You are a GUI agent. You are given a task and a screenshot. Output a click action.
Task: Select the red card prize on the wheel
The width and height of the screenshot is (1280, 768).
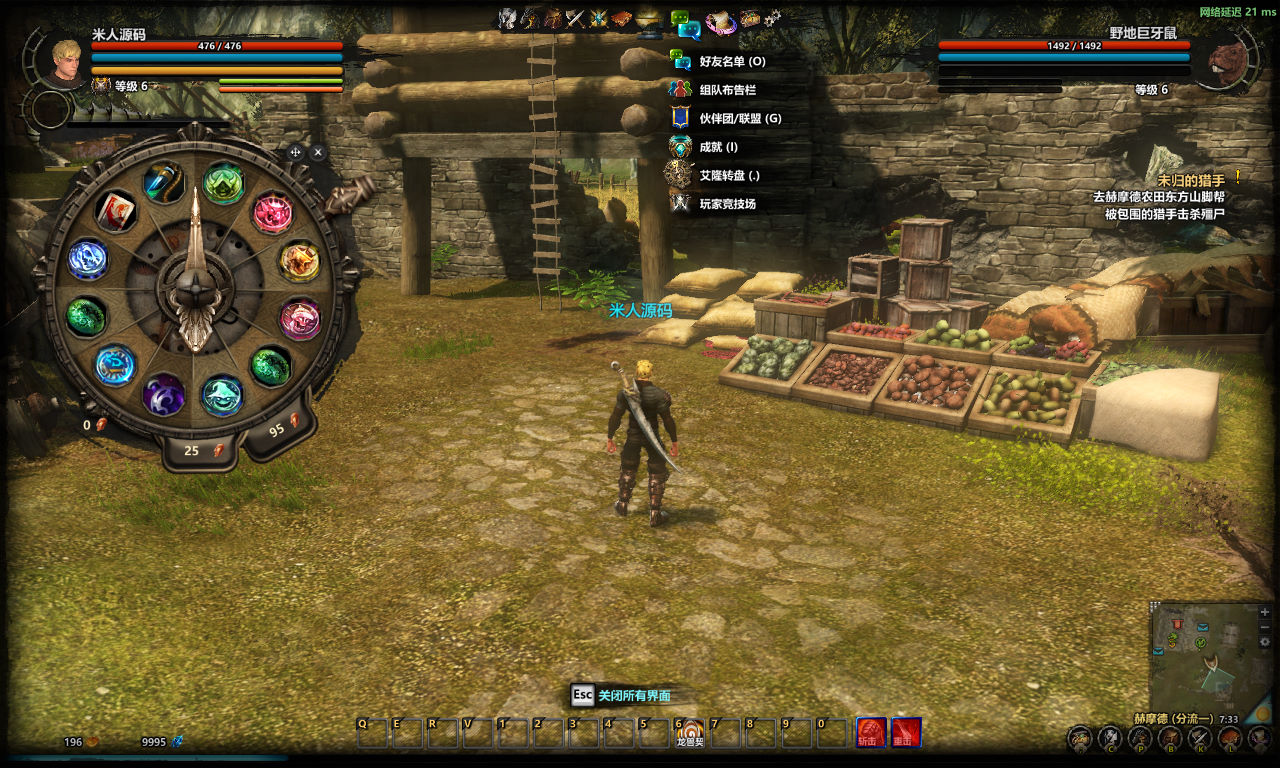tap(116, 211)
